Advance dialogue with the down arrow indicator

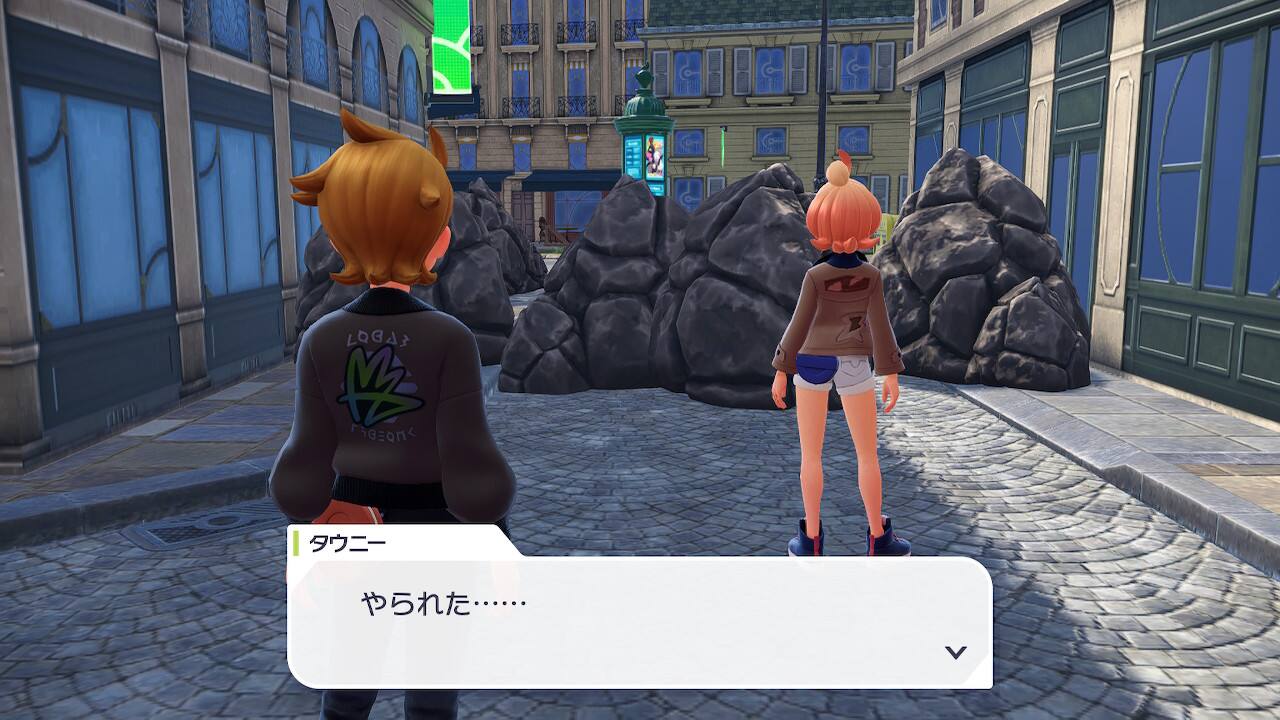(x=955, y=652)
